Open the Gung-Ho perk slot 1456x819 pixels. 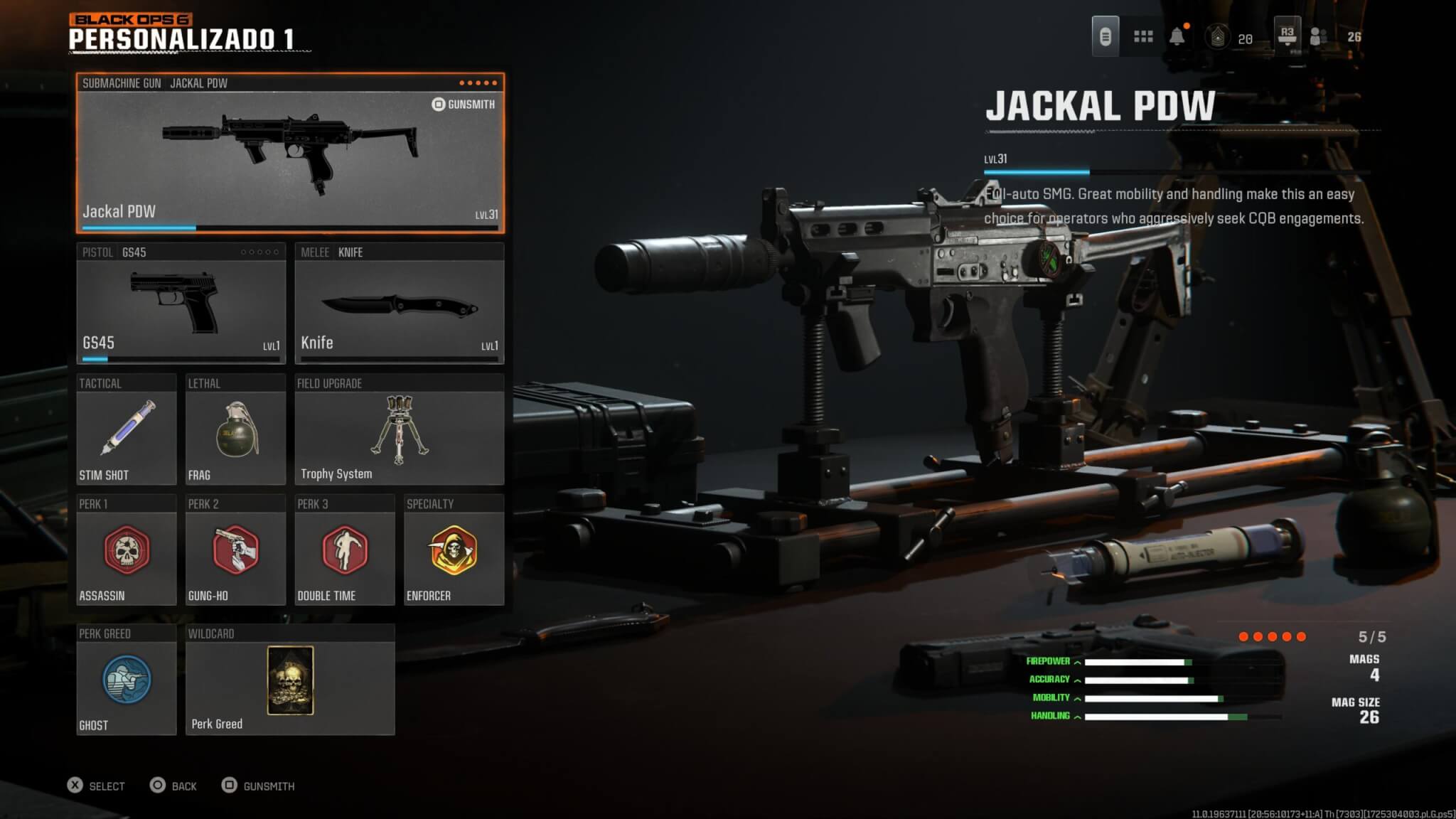[235, 550]
